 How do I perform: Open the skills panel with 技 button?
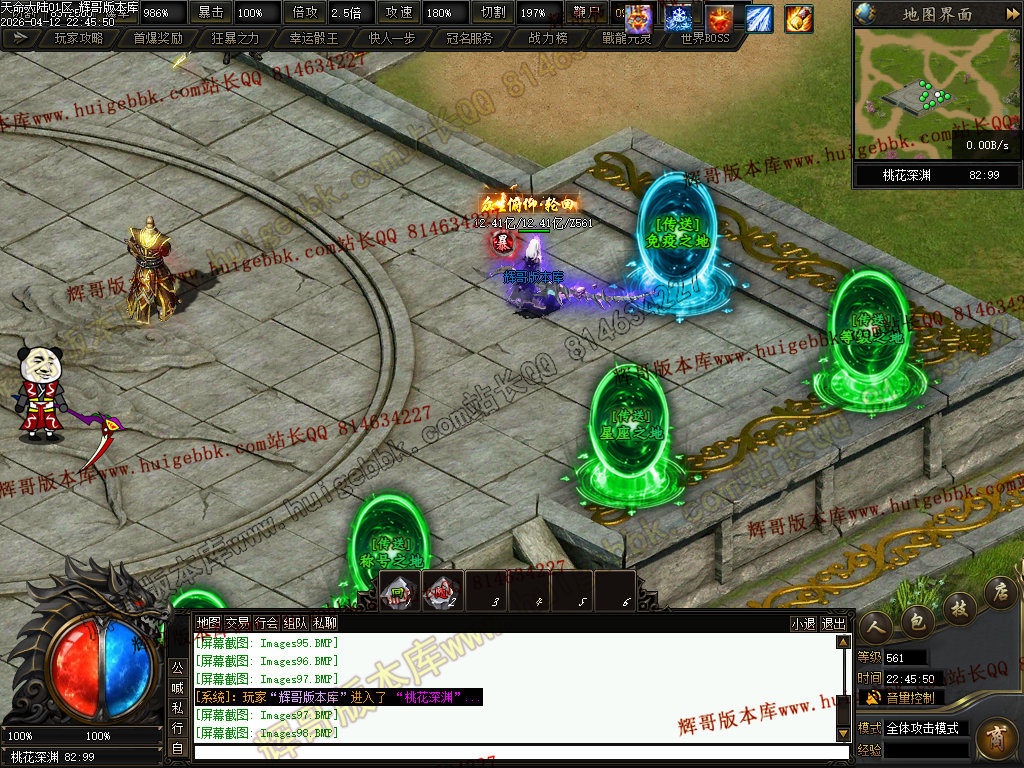tap(958, 607)
